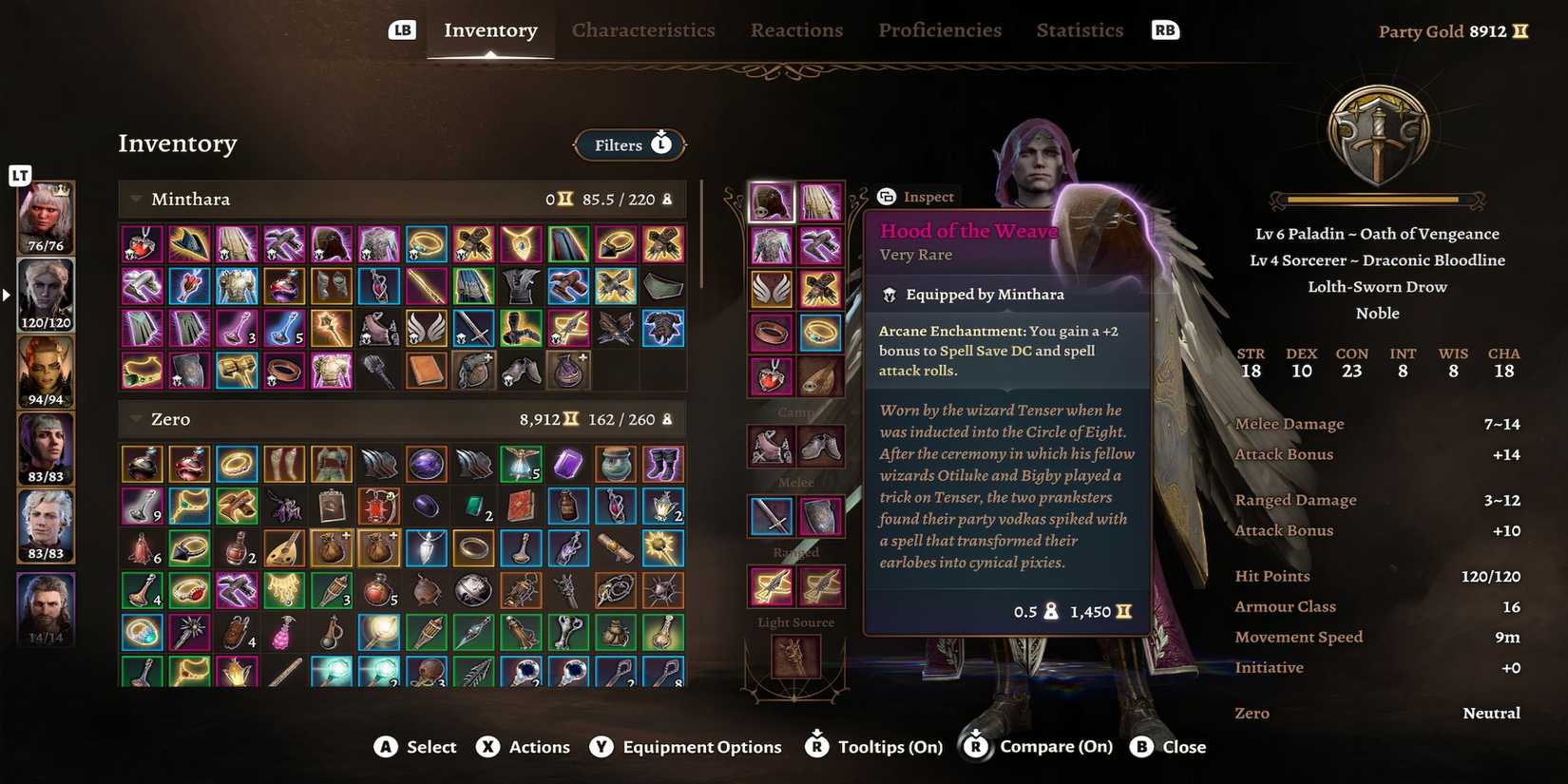Select the top-left character portrait
Screen dimensions: 1568x784
(x=45, y=217)
